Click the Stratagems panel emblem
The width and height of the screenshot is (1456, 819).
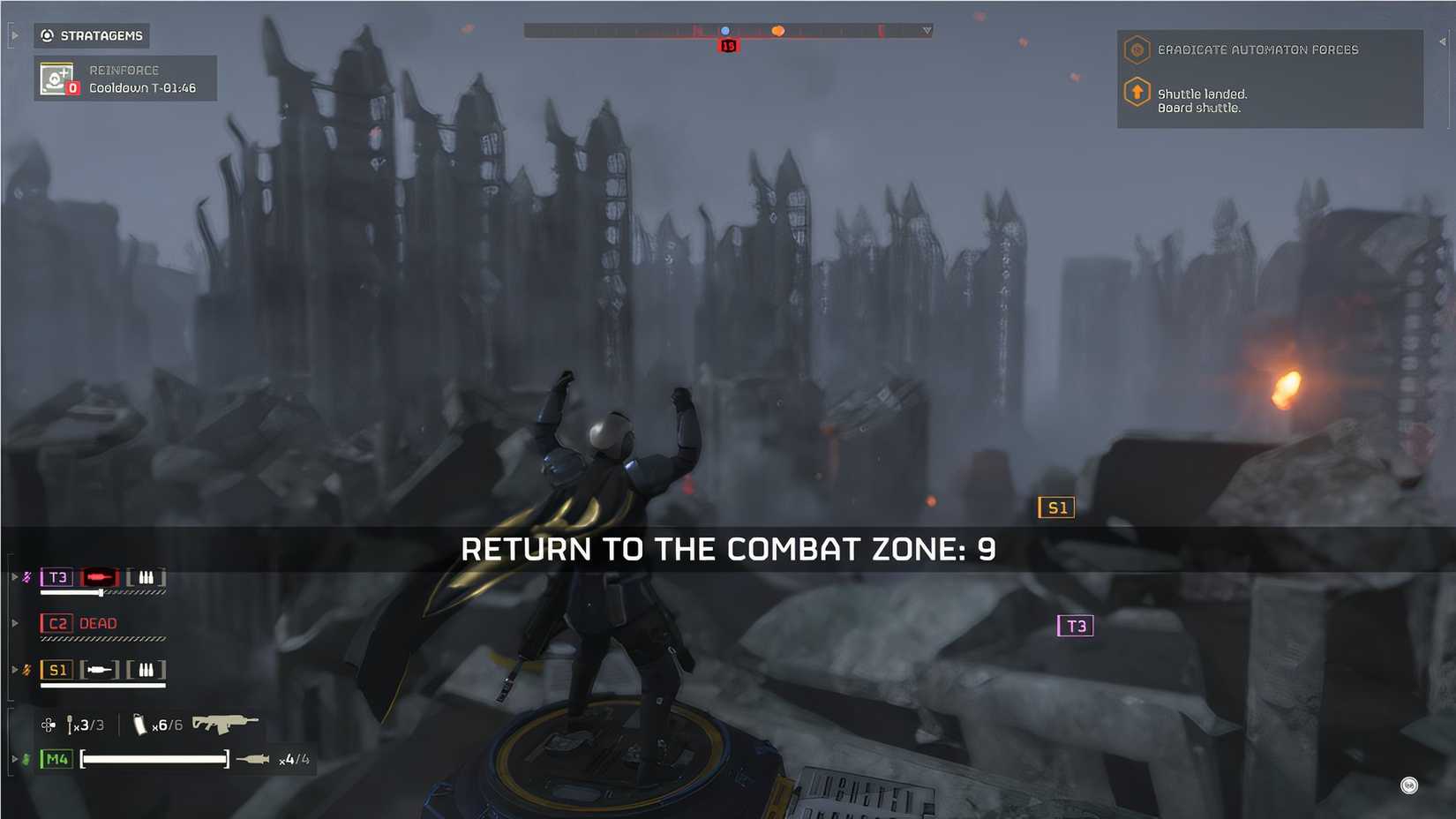pos(47,35)
